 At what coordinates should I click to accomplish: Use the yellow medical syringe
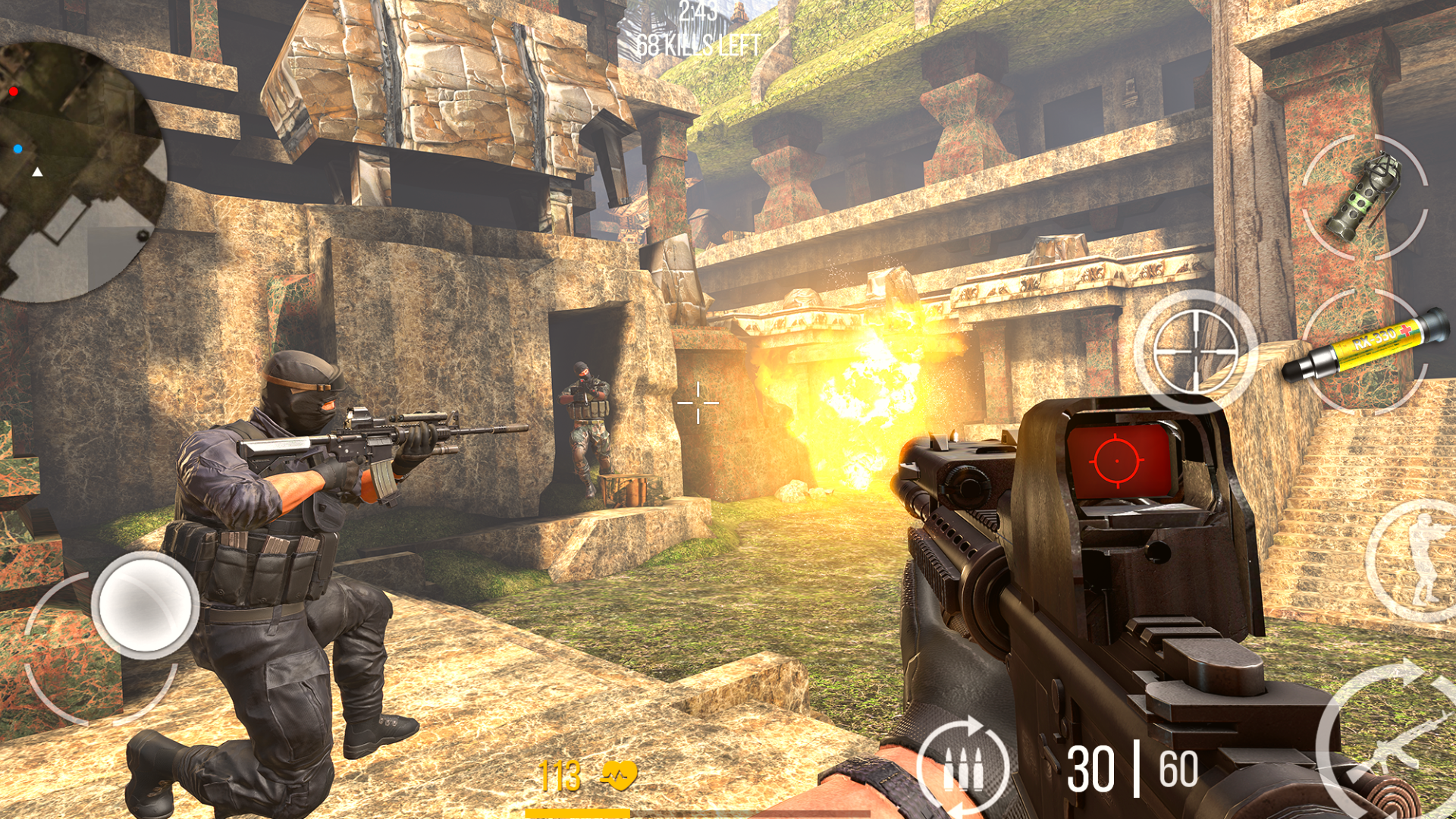pyautogui.click(x=1365, y=350)
